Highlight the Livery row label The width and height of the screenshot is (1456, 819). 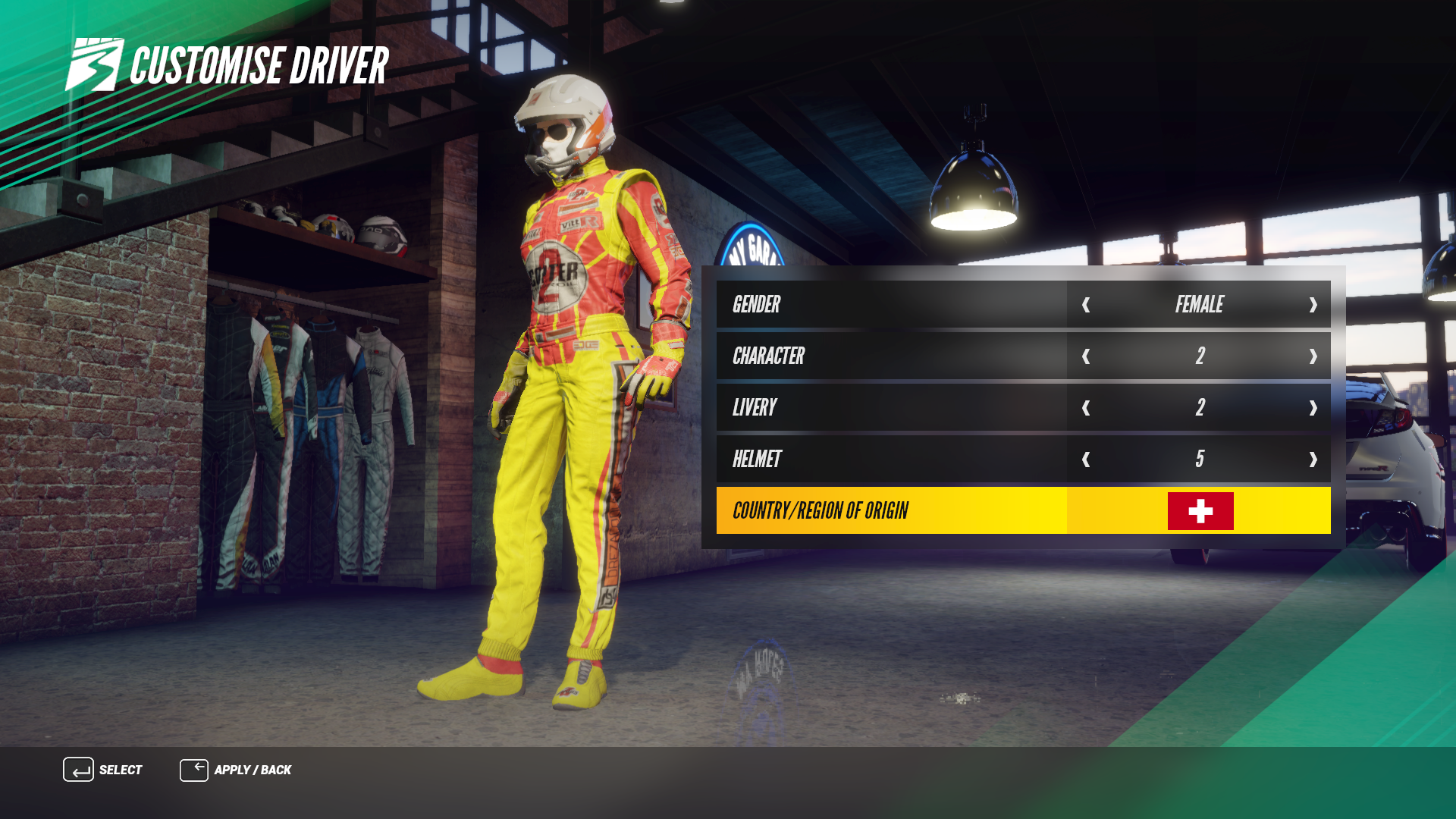755,408
